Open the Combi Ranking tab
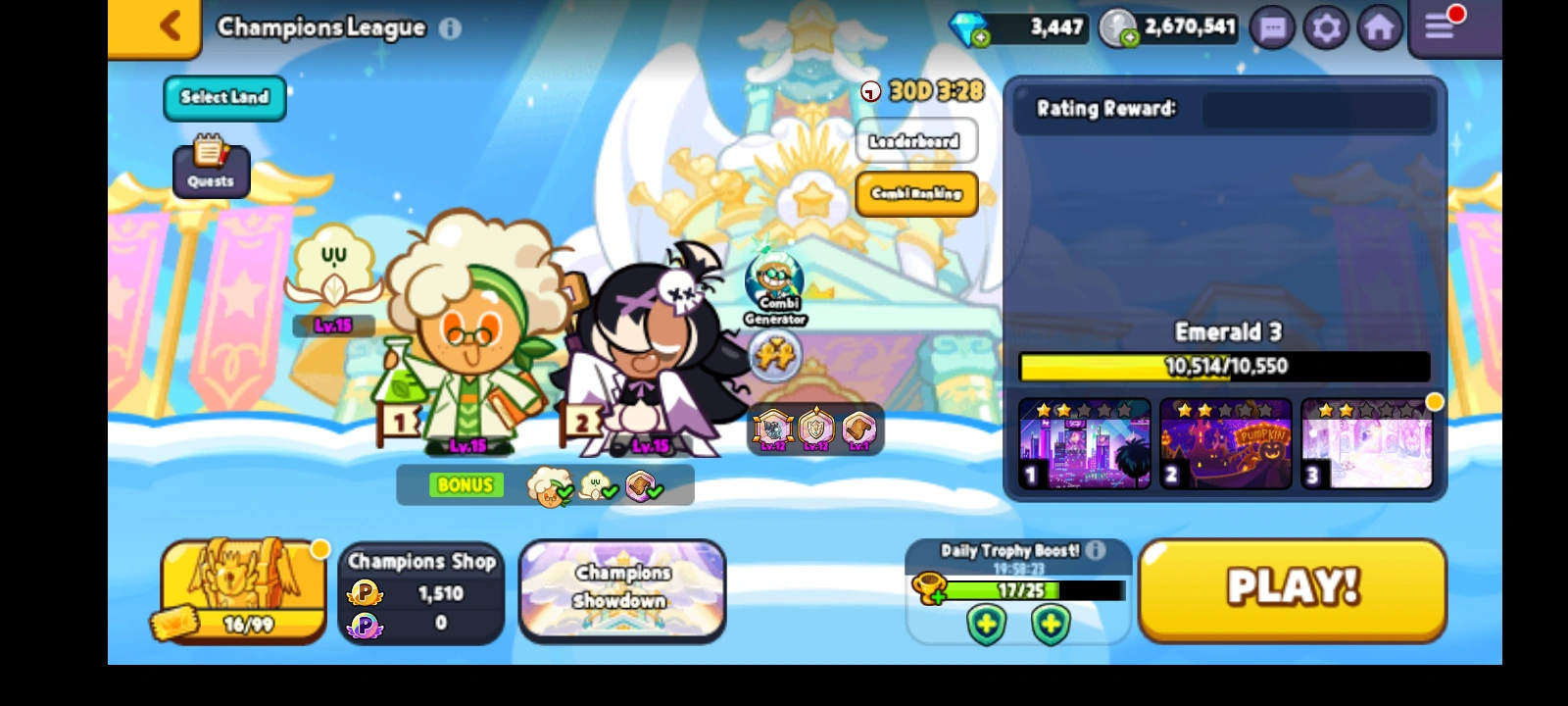 (x=915, y=193)
